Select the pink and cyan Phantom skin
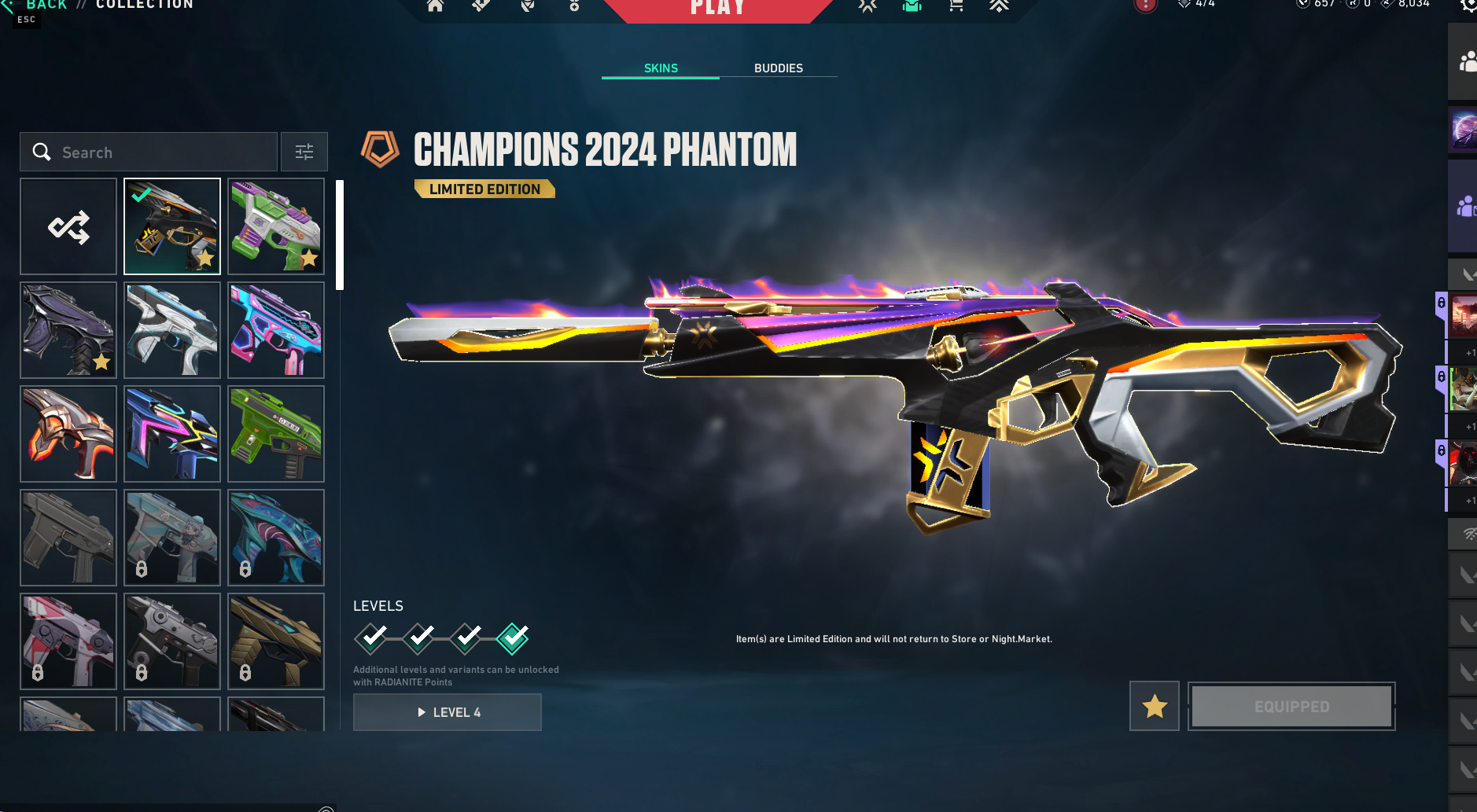Image resolution: width=1477 pixels, height=812 pixels. 276,330
